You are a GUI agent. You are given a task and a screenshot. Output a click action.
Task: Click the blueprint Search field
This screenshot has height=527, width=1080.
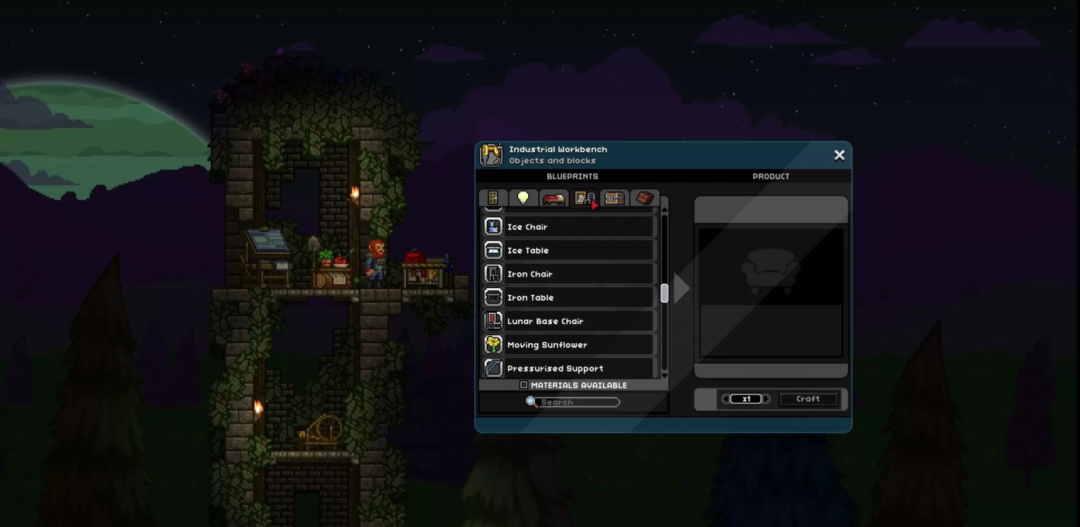(578, 402)
